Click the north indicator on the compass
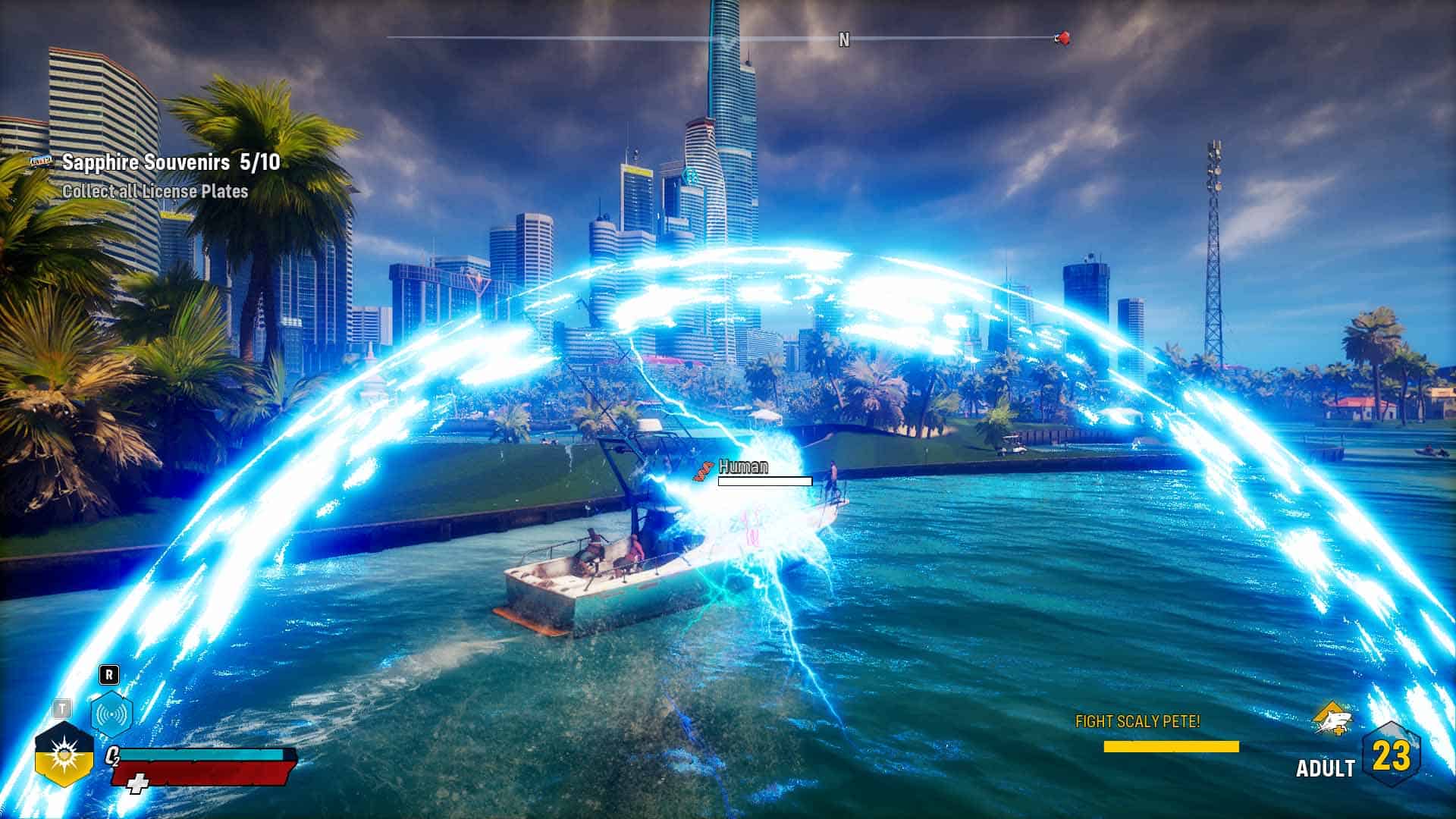The image size is (1456, 819). click(844, 39)
